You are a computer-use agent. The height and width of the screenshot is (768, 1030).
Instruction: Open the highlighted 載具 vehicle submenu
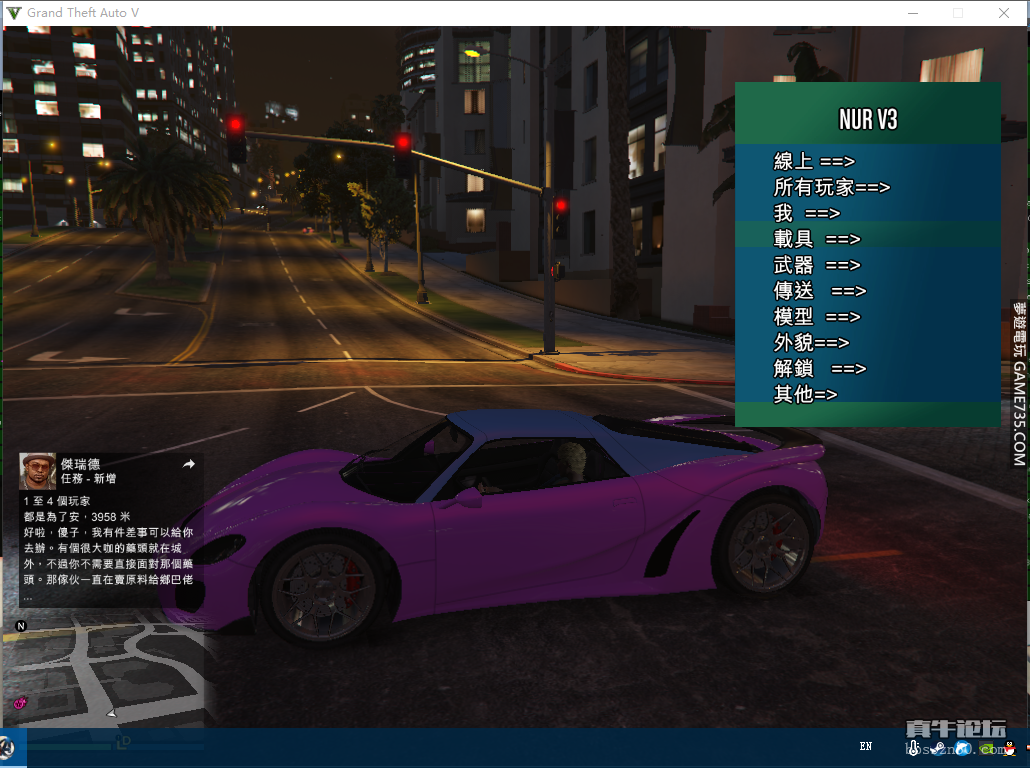coord(816,239)
